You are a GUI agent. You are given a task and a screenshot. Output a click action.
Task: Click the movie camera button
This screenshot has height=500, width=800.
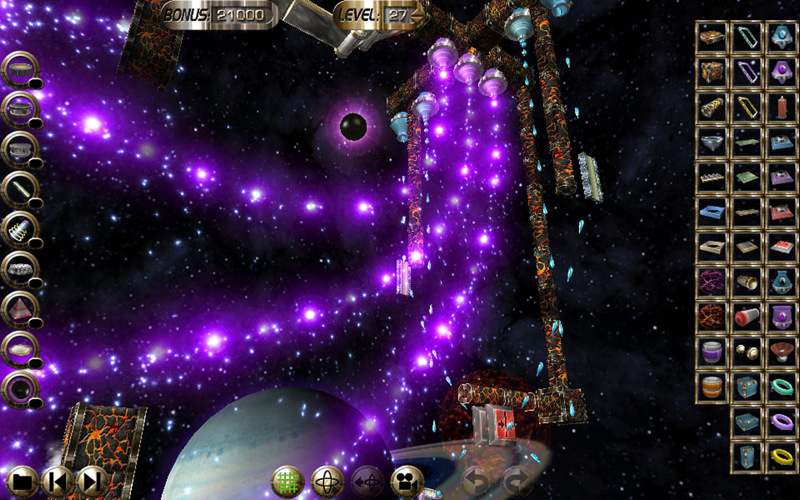pyautogui.click(x=407, y=481)
